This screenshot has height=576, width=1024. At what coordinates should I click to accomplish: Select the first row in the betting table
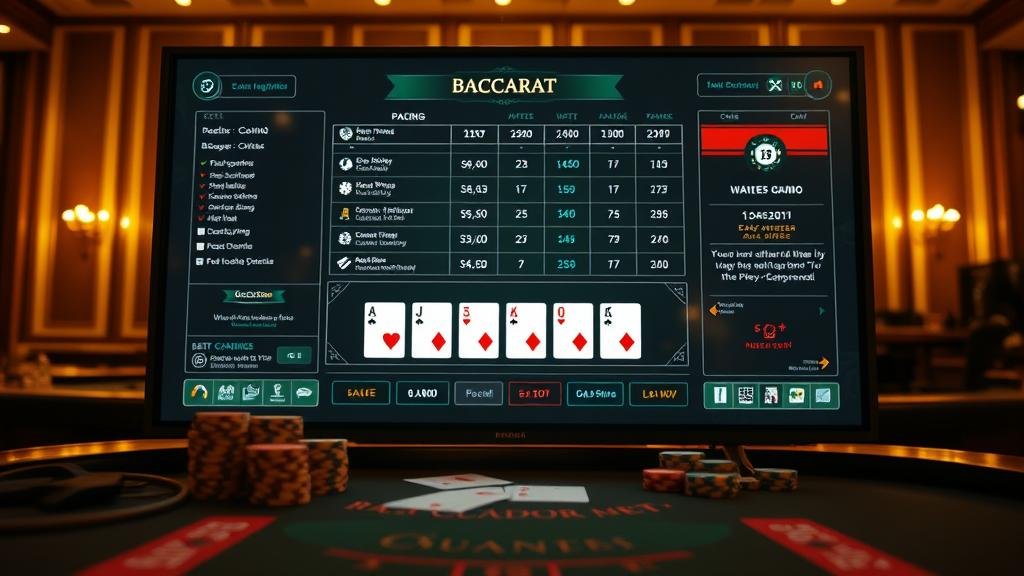point(506,134)
